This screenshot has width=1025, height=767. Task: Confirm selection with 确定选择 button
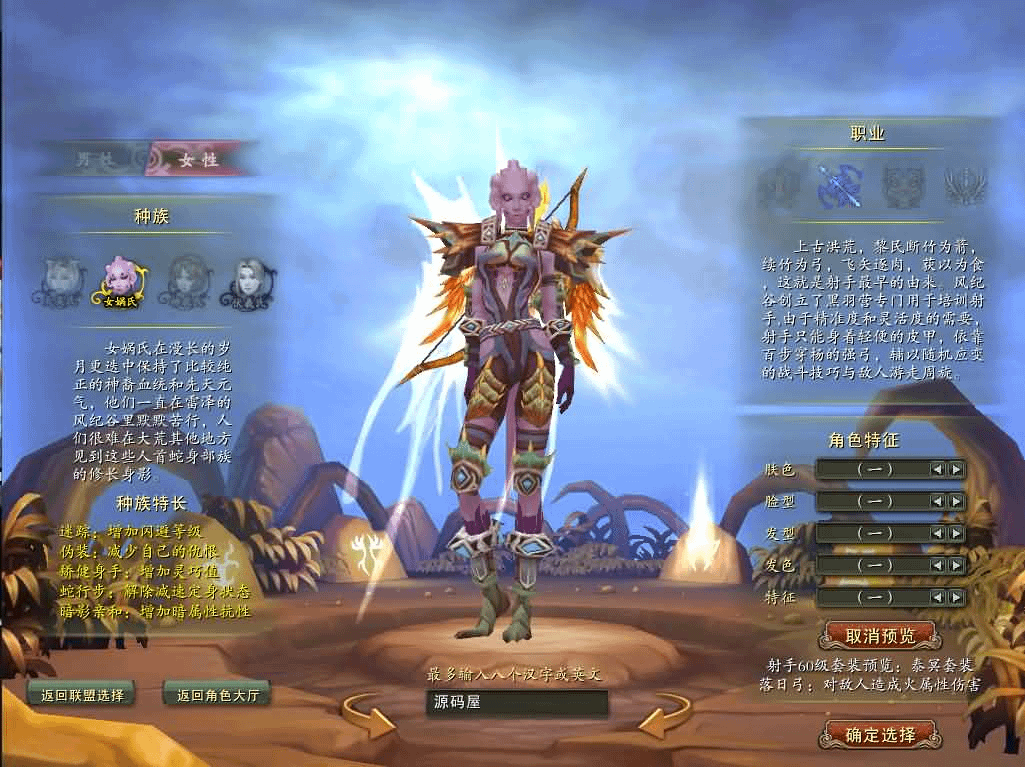coord(879,735)
